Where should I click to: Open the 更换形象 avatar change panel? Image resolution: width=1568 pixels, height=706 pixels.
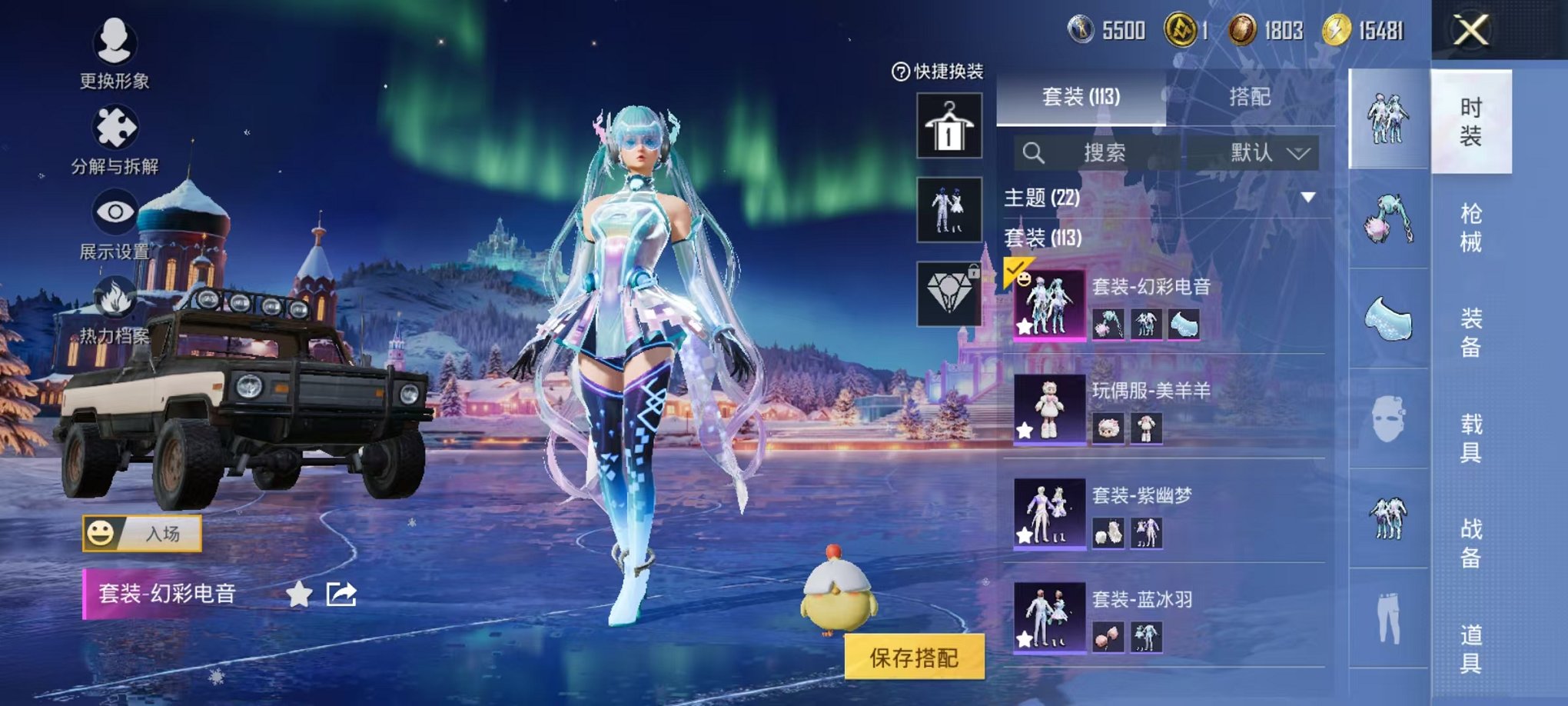(114, 46)
